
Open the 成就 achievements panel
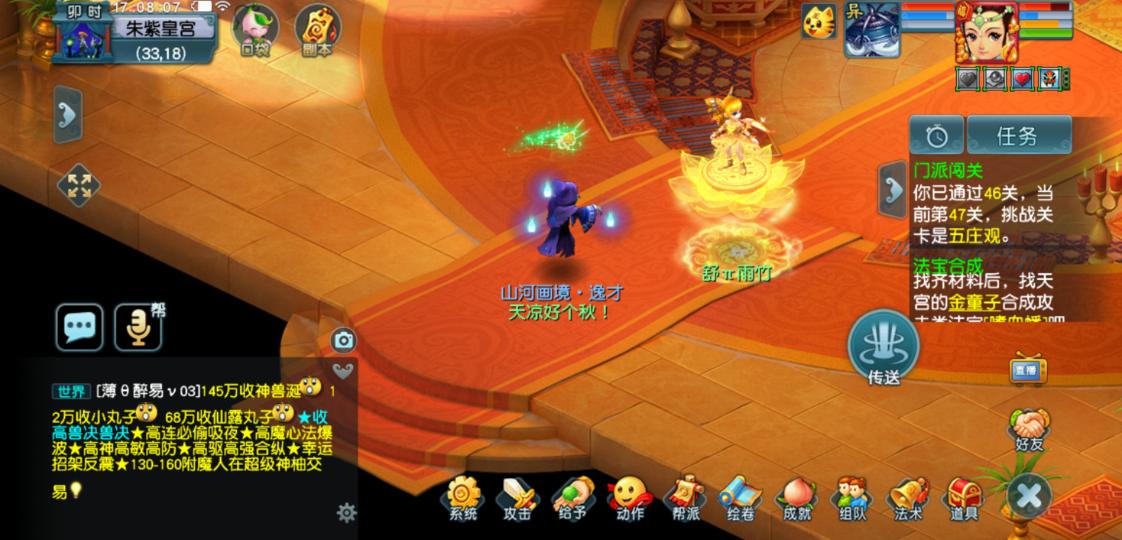[x=796, y=497]
